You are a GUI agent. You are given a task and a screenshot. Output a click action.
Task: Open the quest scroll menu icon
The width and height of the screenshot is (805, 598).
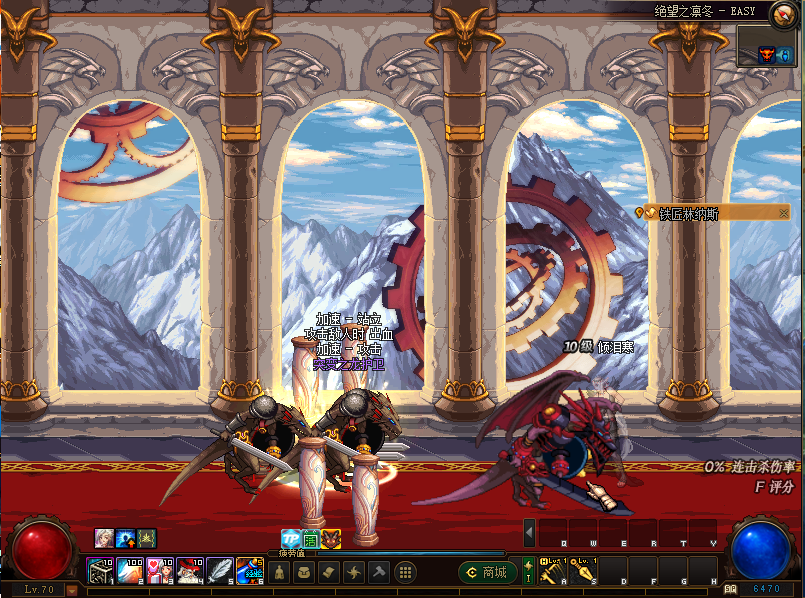pyautogui.click(x=330, y=572)
